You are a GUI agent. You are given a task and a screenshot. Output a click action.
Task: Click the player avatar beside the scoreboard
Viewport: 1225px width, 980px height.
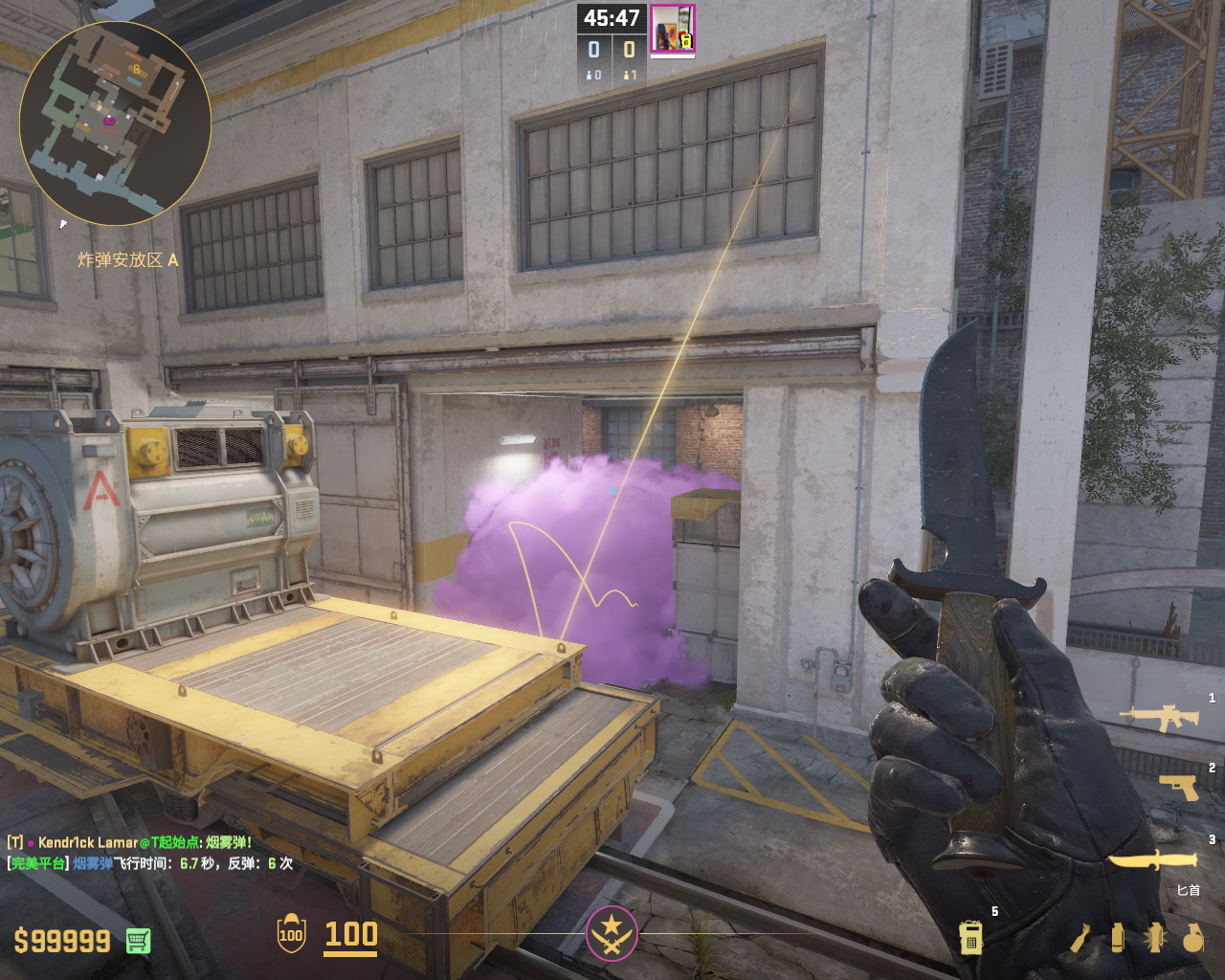tap(672, 29)
